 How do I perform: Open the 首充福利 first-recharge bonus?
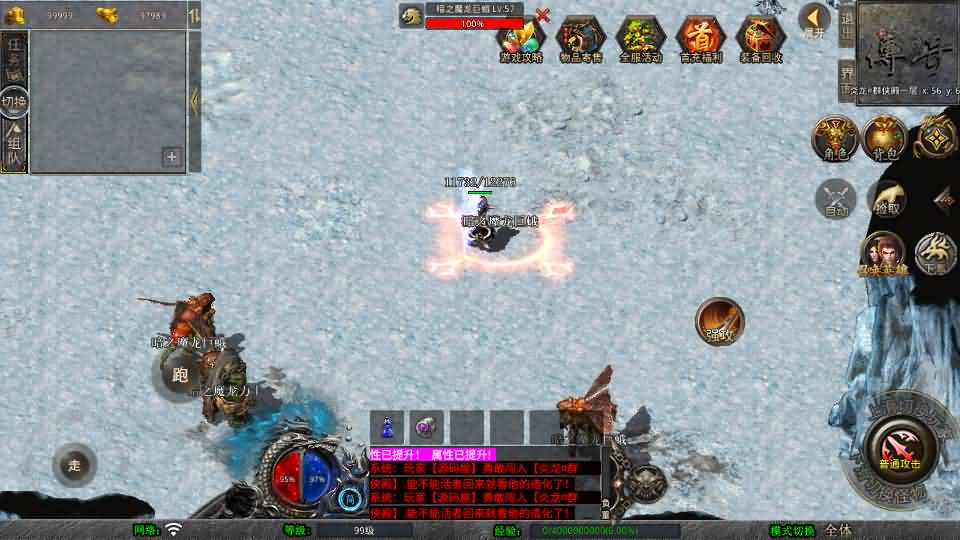tap(700, 39)
